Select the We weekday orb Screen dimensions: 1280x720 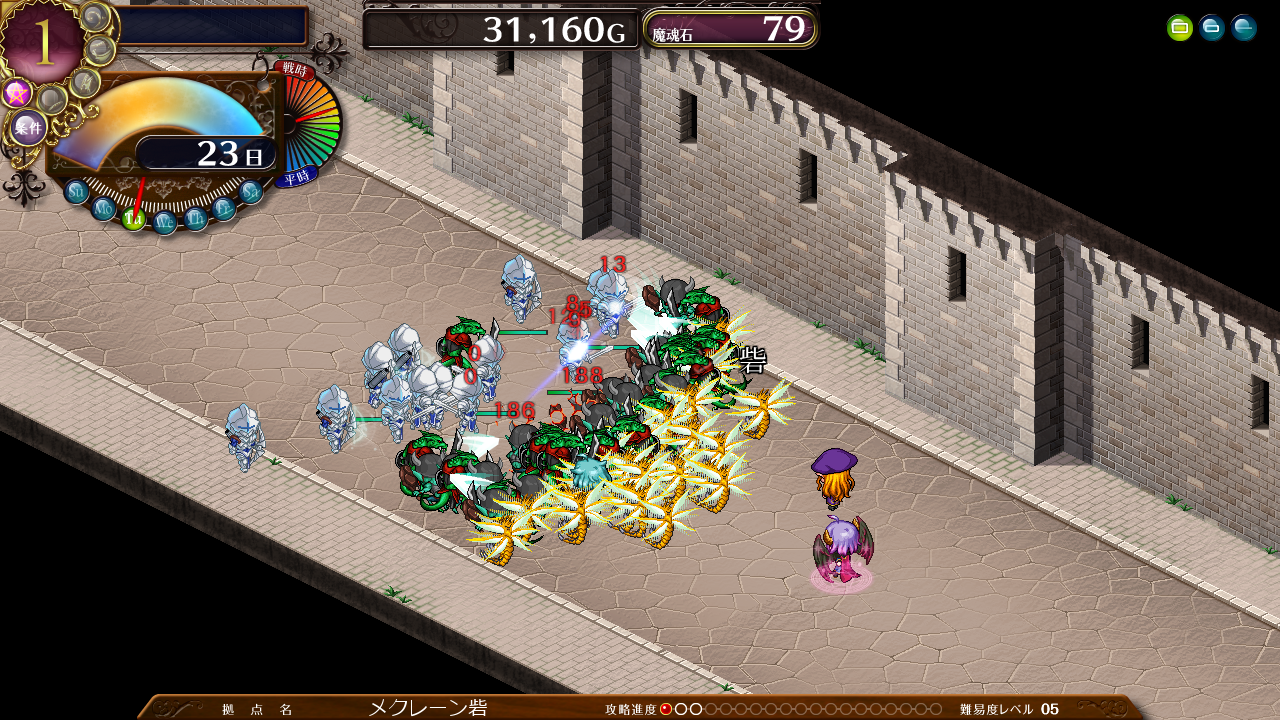165,222
